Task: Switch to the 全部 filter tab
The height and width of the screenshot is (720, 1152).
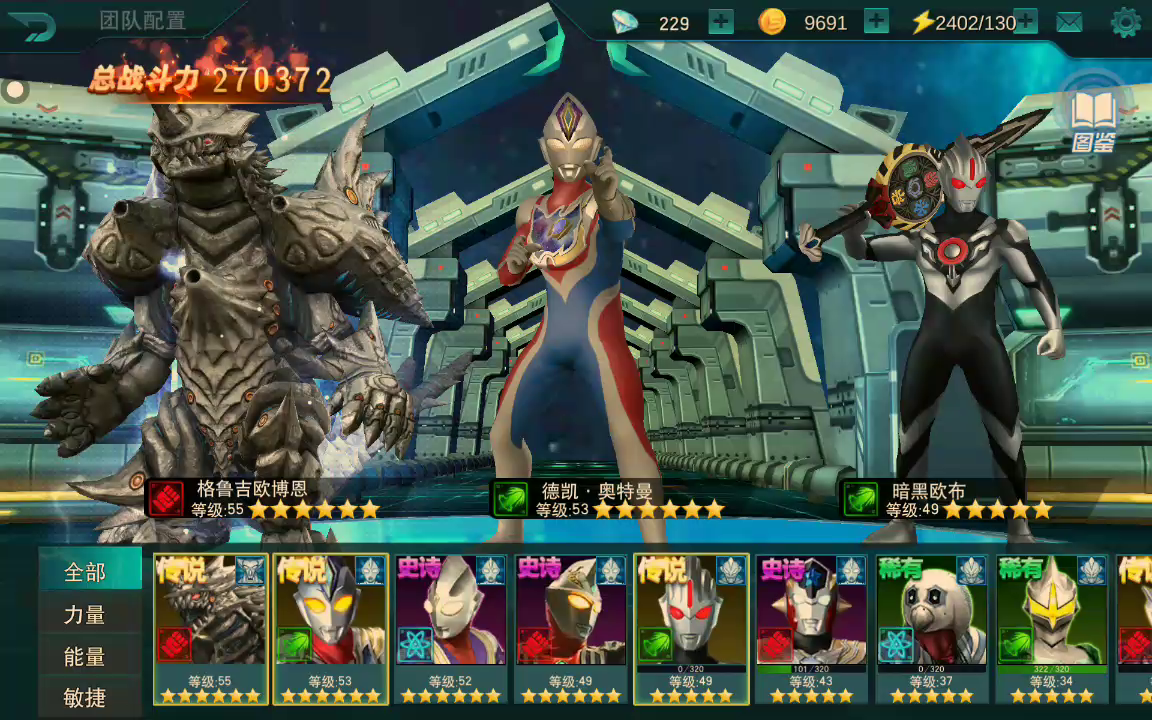Action: pyautogui.click(x=87, y=572)
